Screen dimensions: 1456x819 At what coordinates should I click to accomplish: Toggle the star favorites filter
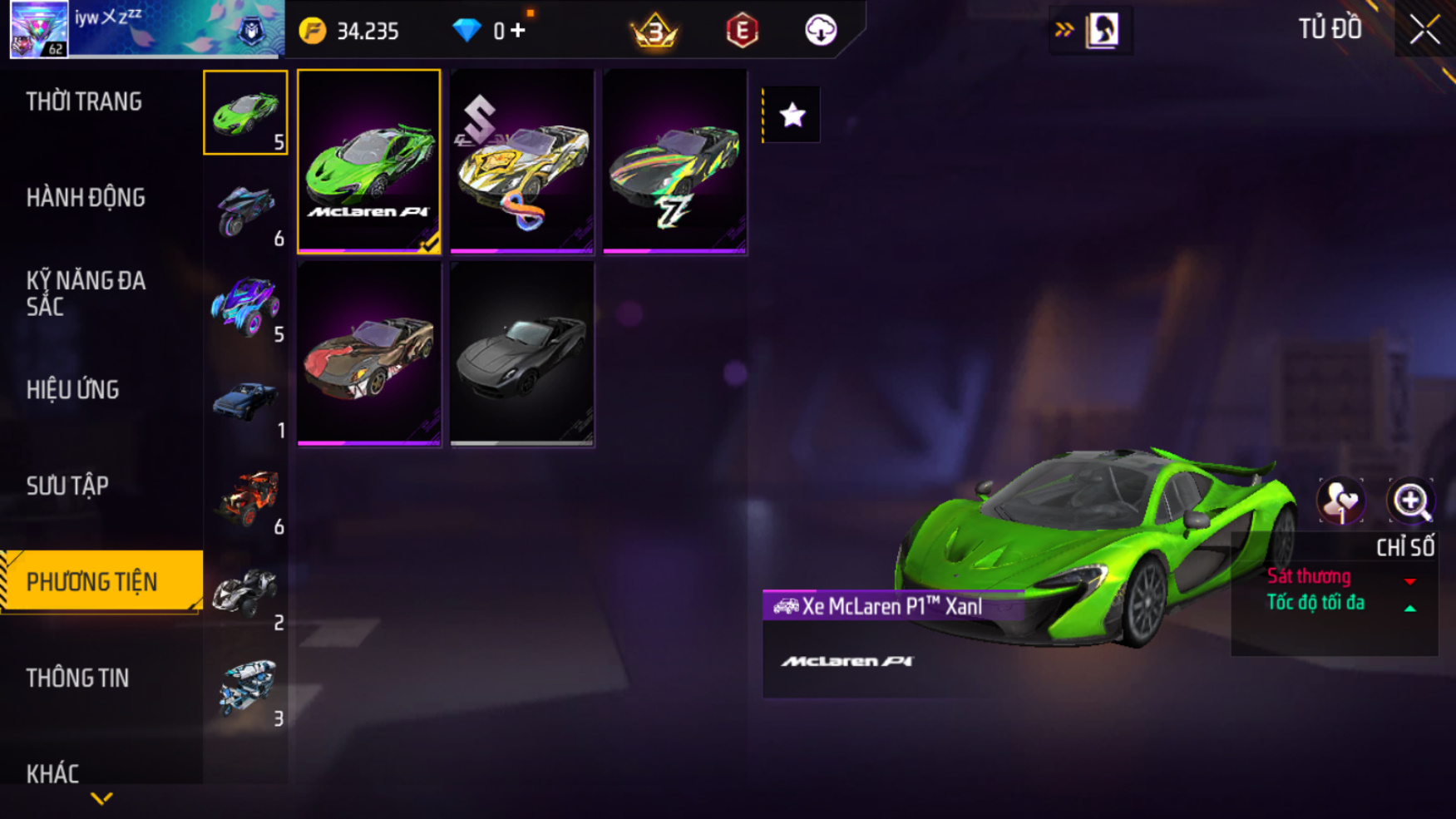pos(792,115)
